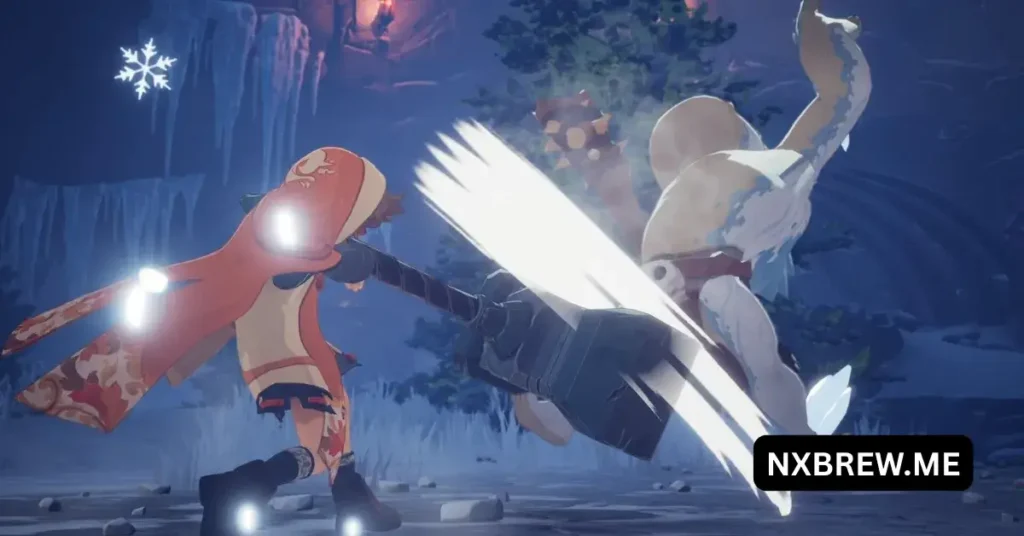This screenshot has height=536, width=1024.
Task: Click the NXBREW.ME watermark label
Action: pyautogui.click(x=863, y=463)
